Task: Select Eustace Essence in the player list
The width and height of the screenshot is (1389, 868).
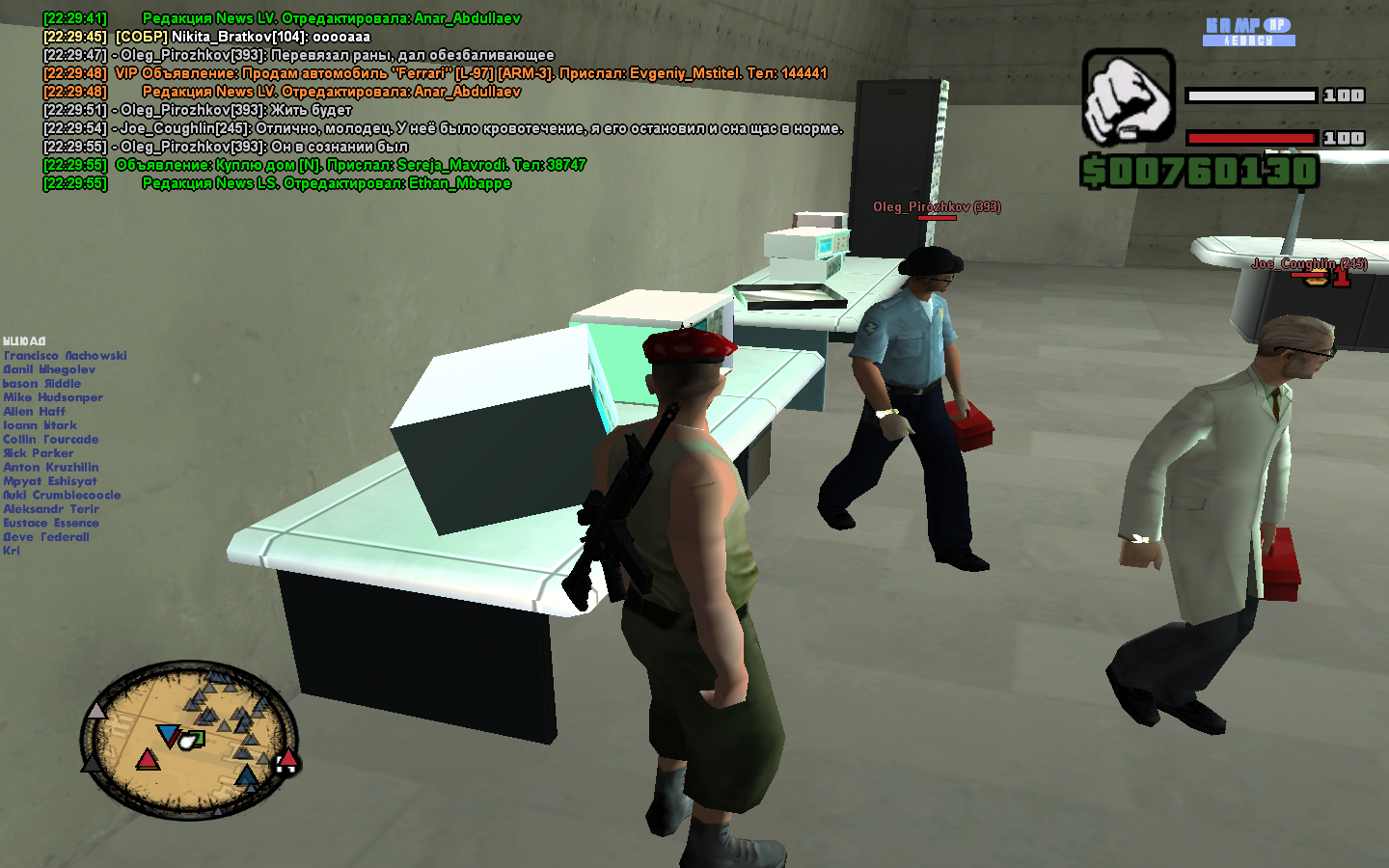Action: [51, 524]
